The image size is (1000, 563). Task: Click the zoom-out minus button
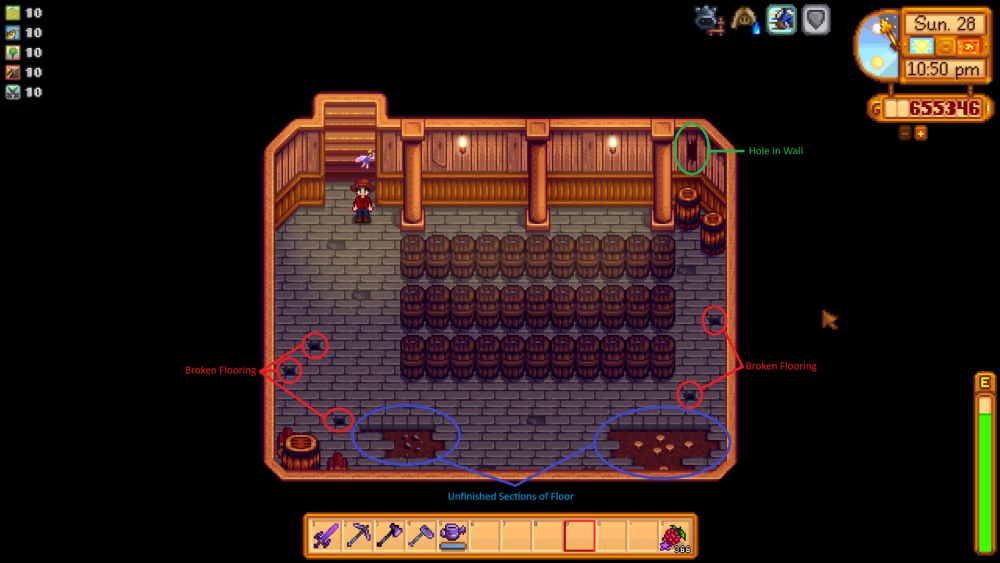[904, 133]
